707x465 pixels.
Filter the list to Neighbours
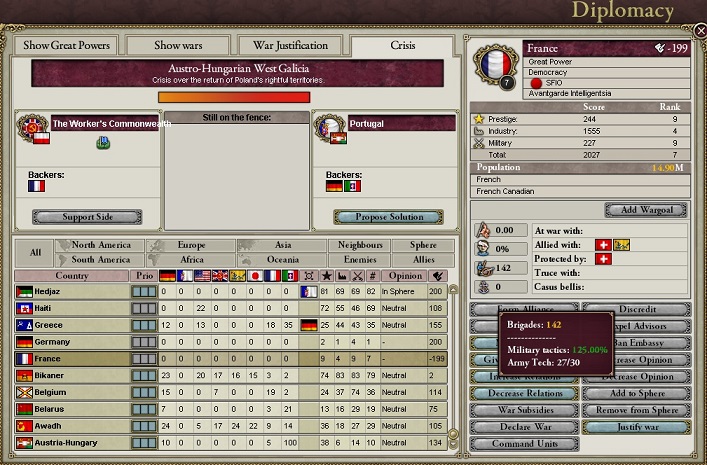pos(357,245)
